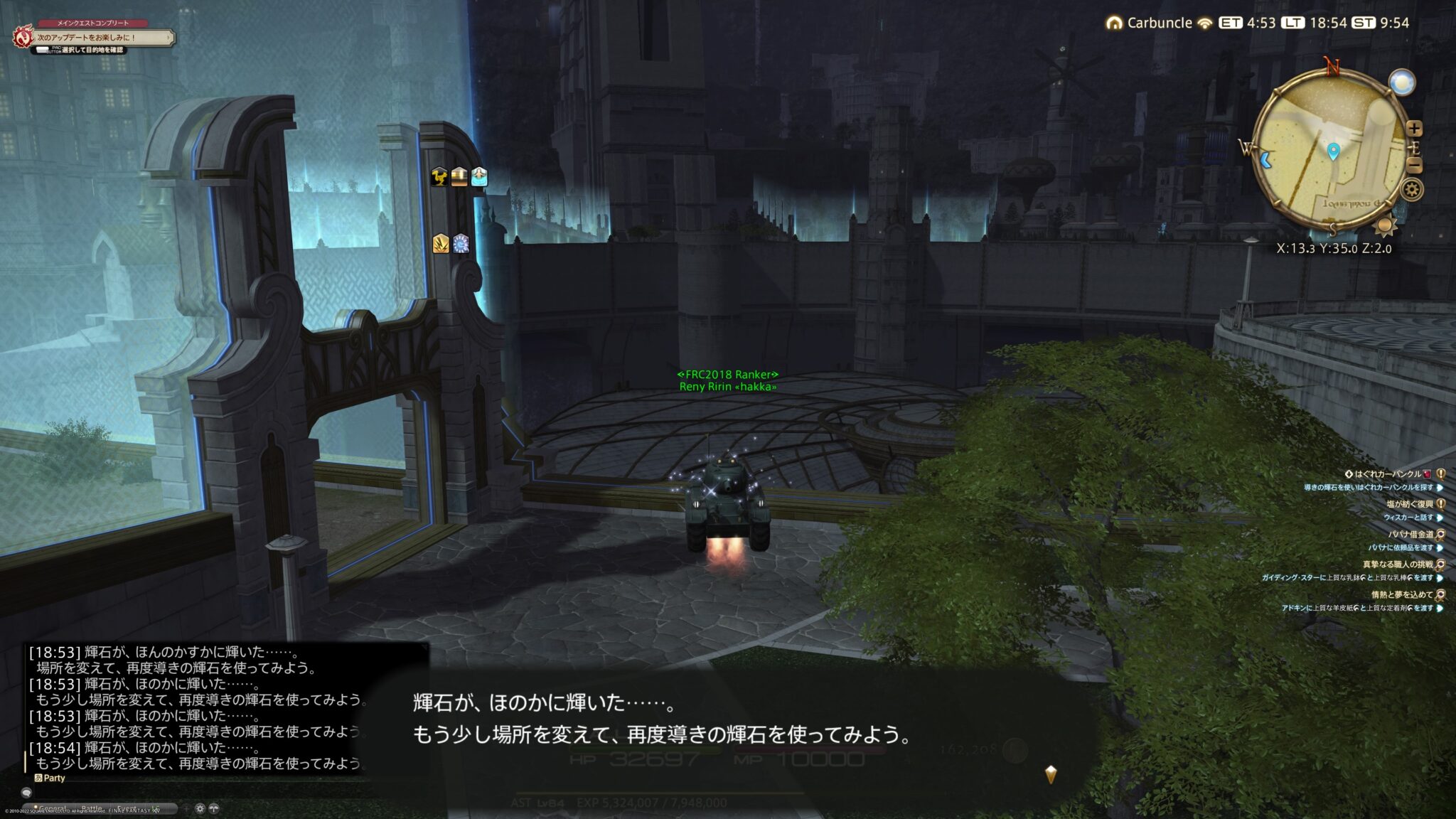The width and height of the screenshot is (1456, 819).
Task: Zoom in the minimap with plus button
Action: 1413,129
